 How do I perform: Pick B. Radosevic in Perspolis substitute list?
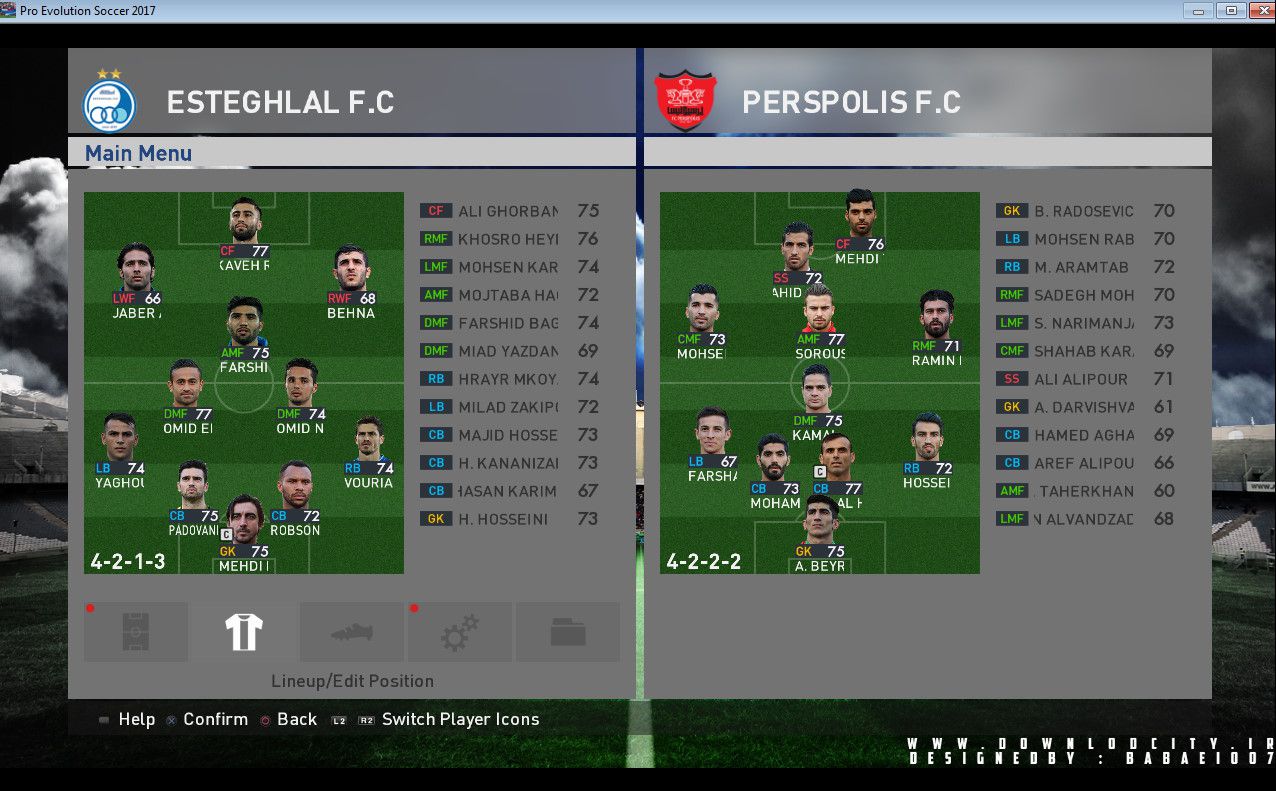tap(1084, 211)
